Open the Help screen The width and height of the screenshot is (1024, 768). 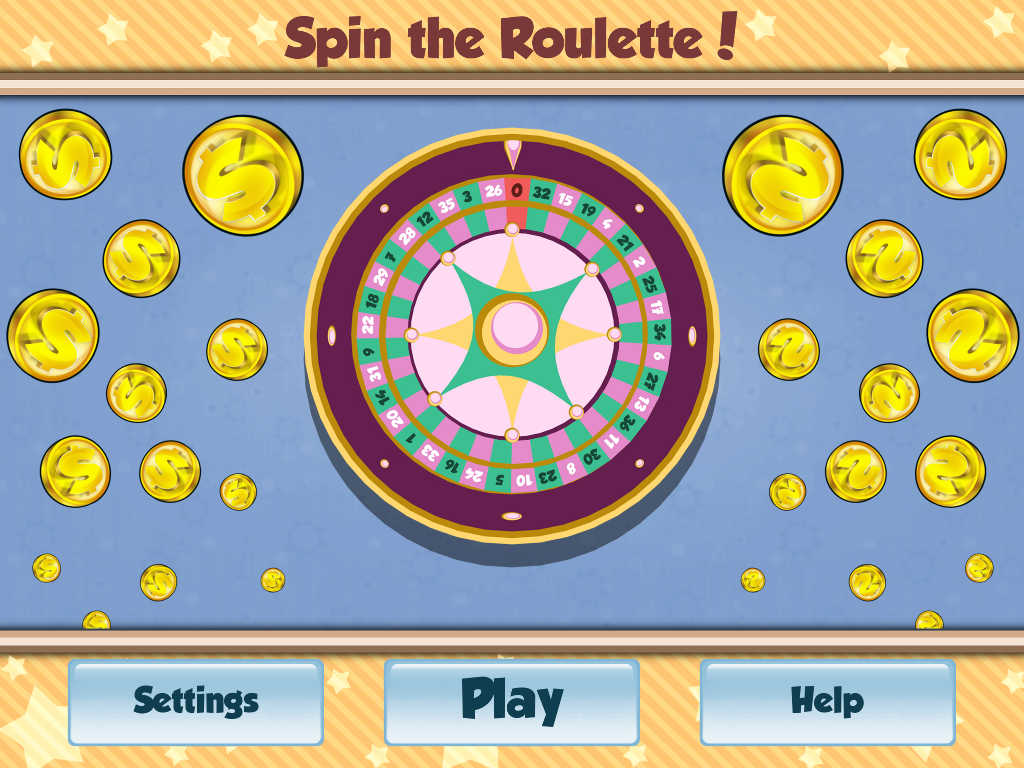pyautogui.click(x=827, y=701)
